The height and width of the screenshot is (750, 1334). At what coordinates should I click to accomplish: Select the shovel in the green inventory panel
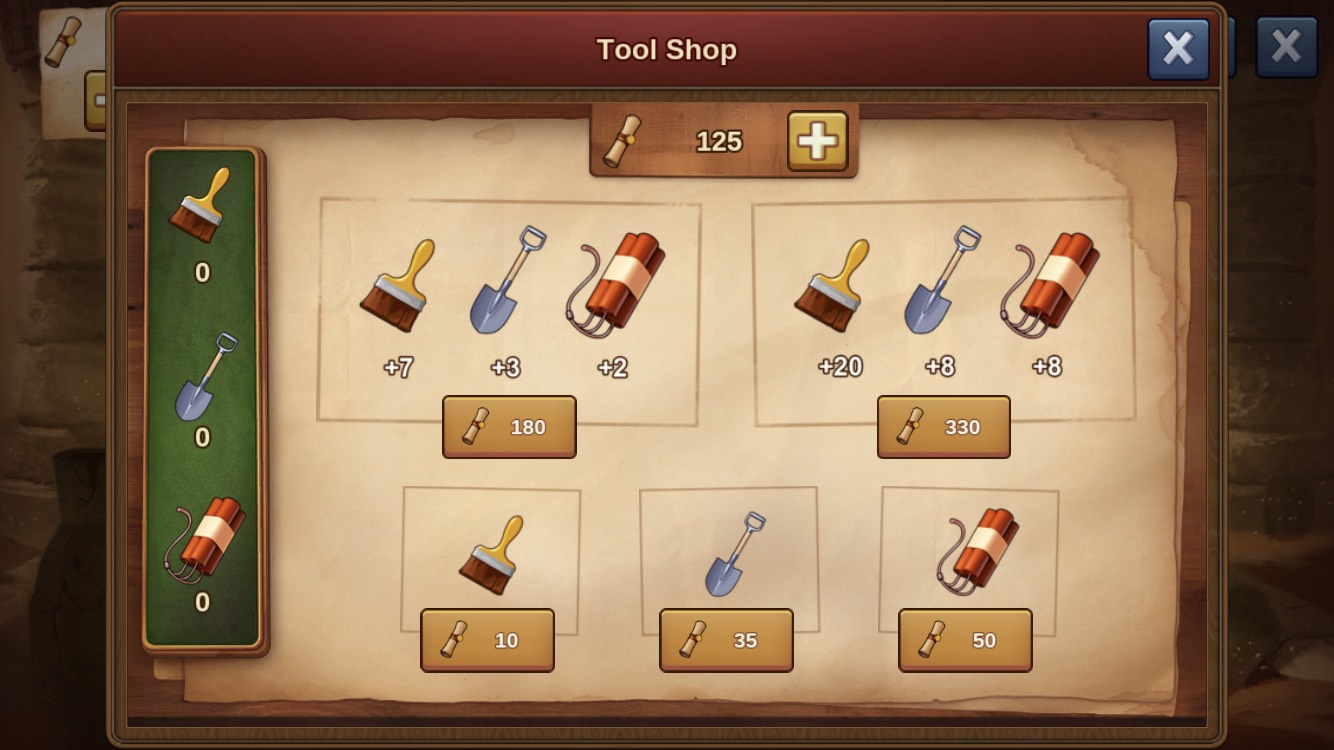(202, 377)
